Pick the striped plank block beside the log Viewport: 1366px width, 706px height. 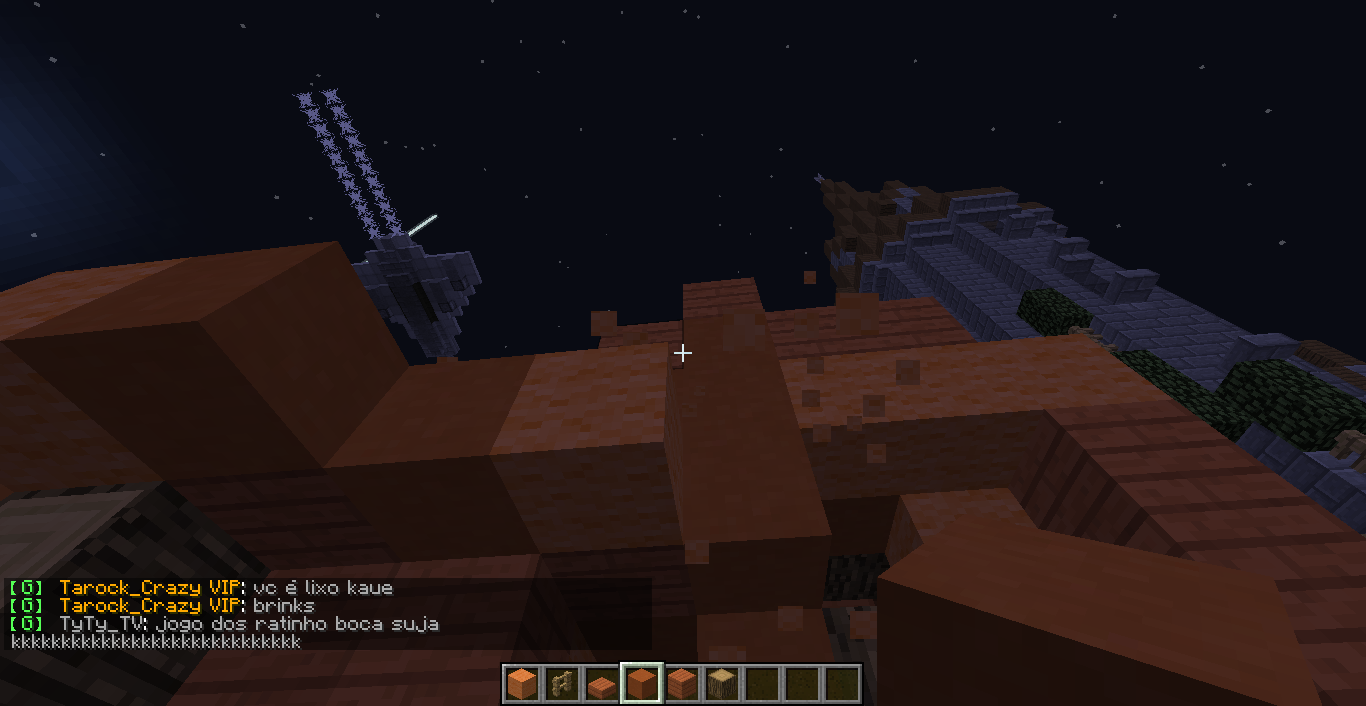click(681, 684)
